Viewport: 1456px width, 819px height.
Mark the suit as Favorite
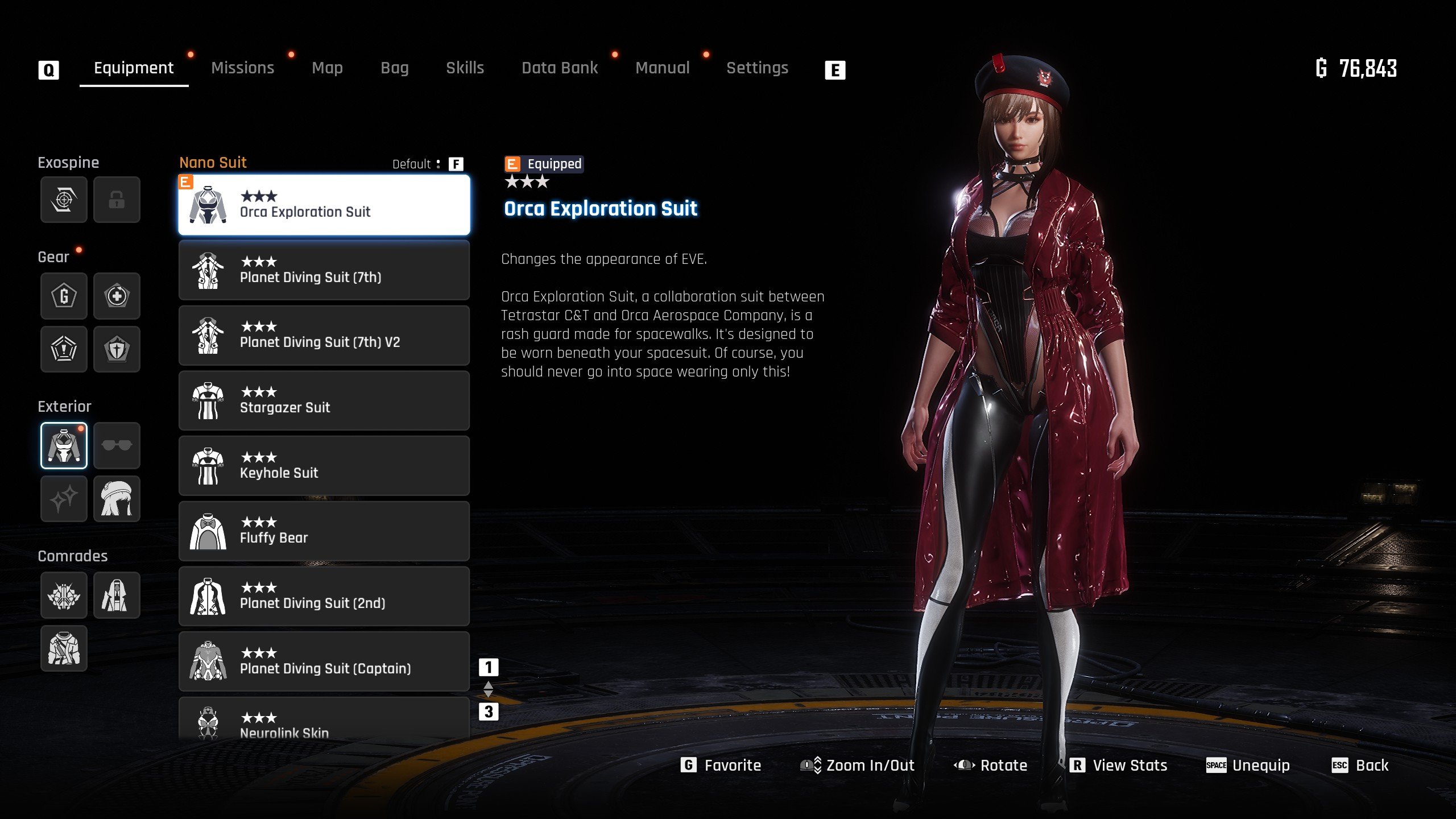click(721, 766)
